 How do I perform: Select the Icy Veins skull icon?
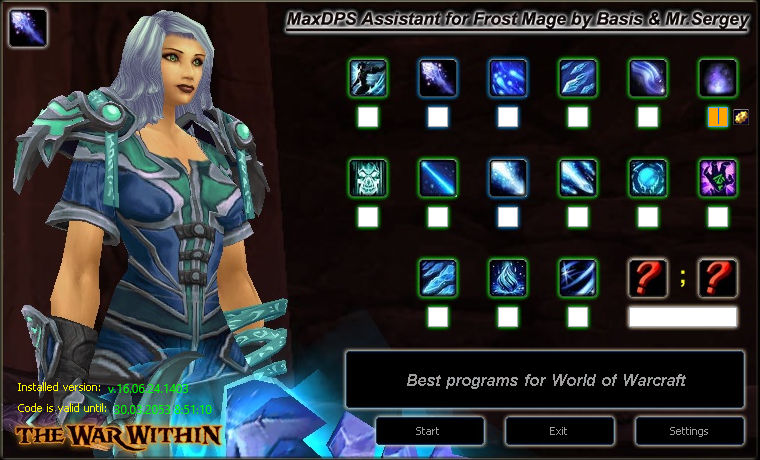tap(368, 178)
